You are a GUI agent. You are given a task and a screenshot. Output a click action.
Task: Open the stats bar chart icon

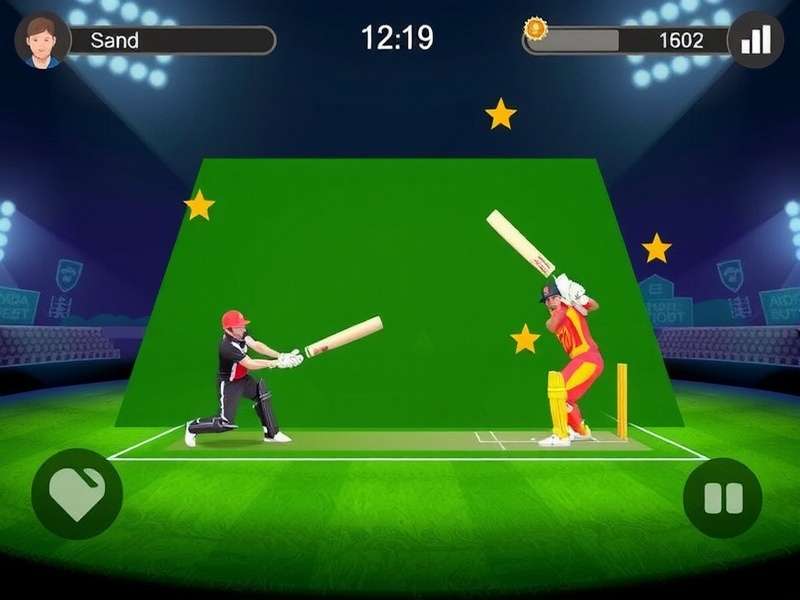click(x=755, y=39)
